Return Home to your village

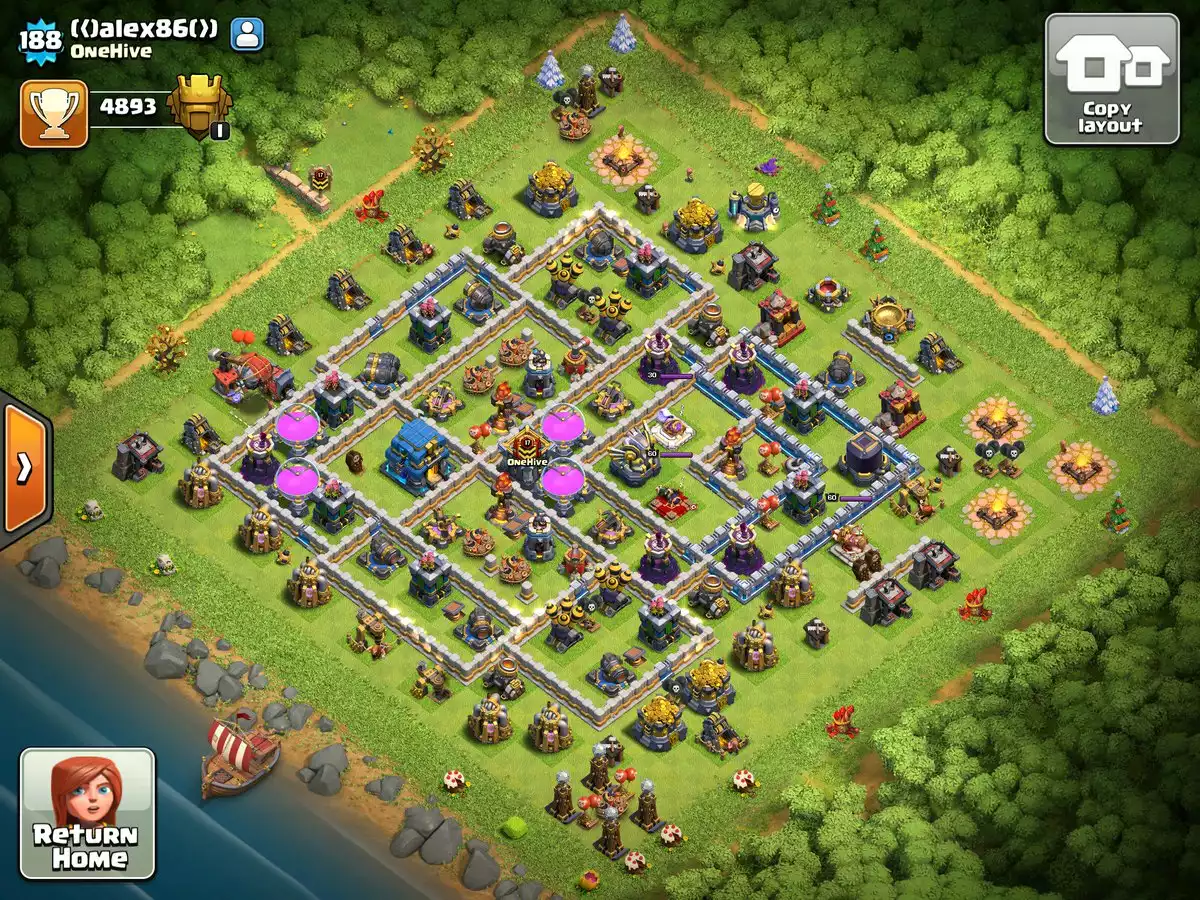click(x=88, y=813)
